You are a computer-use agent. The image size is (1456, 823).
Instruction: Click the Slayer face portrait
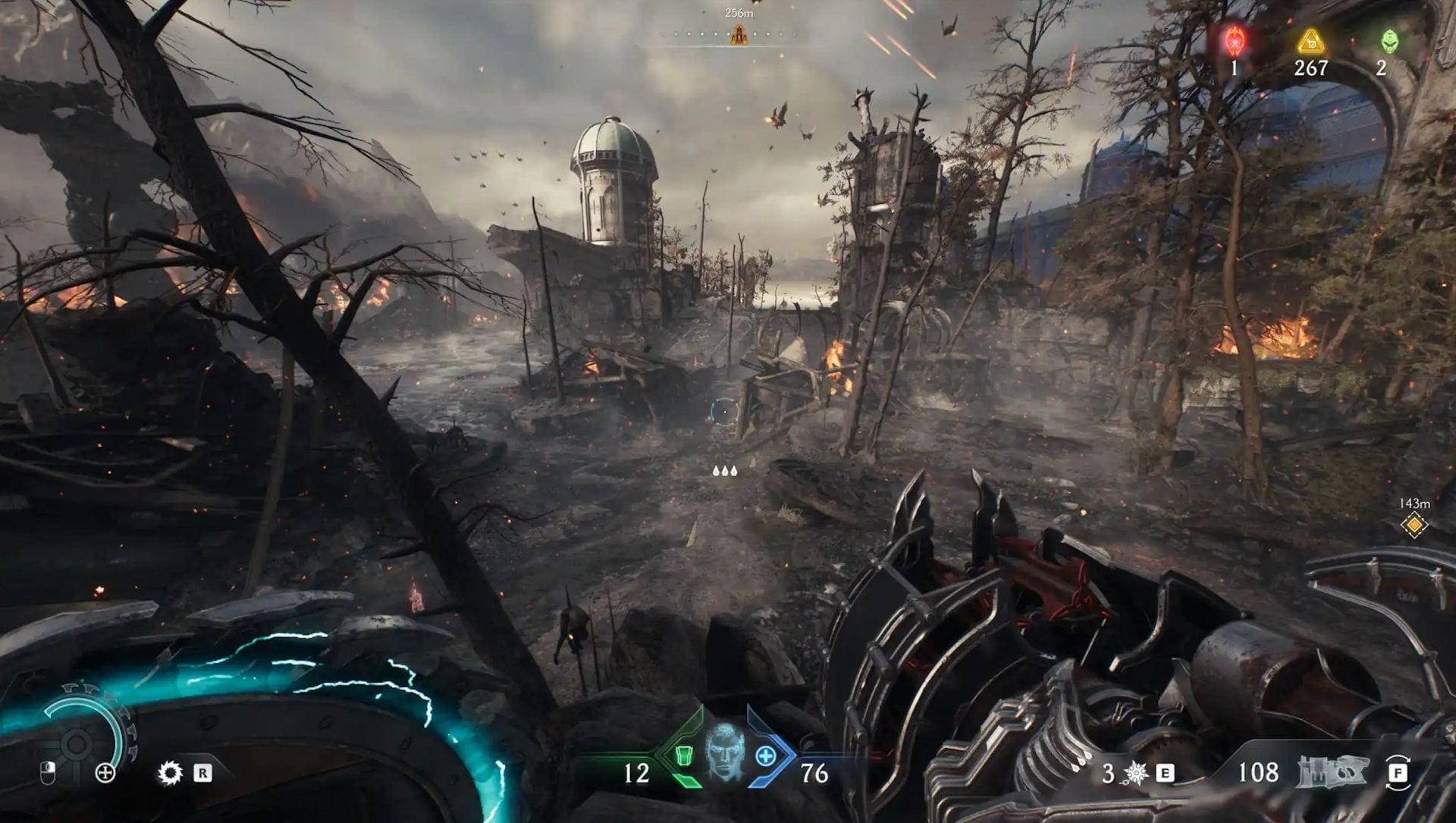point(724,752)
